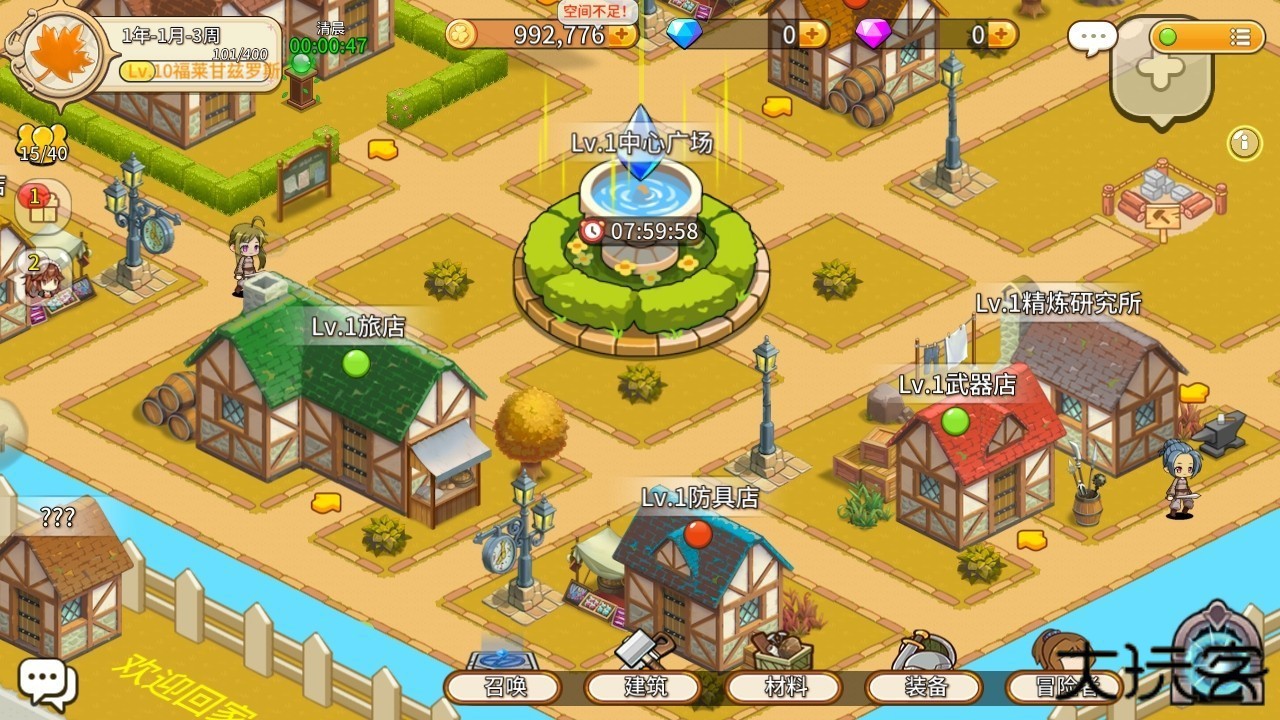Open the white speech bubble with dots
This screenshot has height=720, width=1280.
point(1092,38)
